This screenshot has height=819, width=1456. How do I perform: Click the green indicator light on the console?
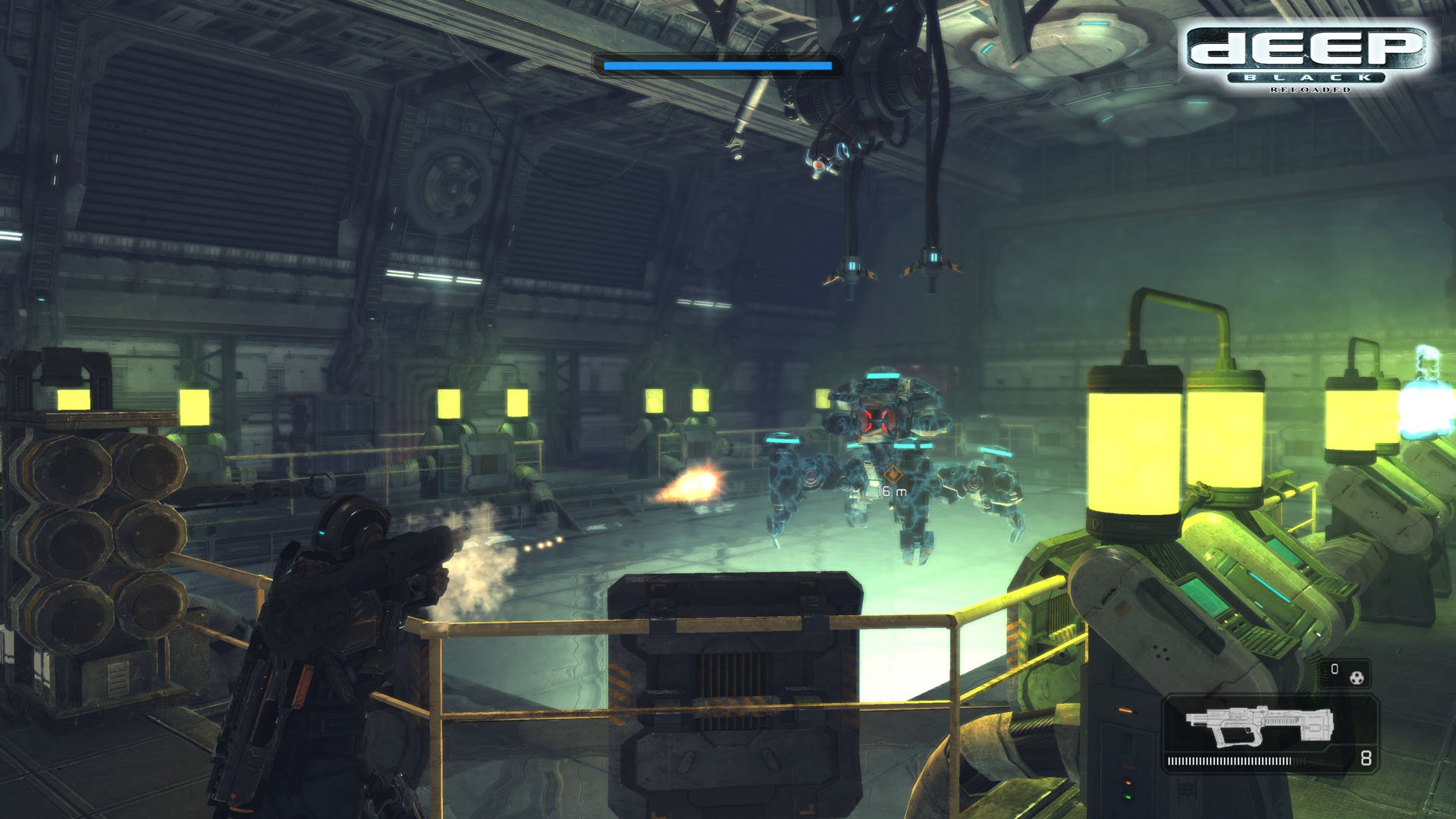(1128, 798)
